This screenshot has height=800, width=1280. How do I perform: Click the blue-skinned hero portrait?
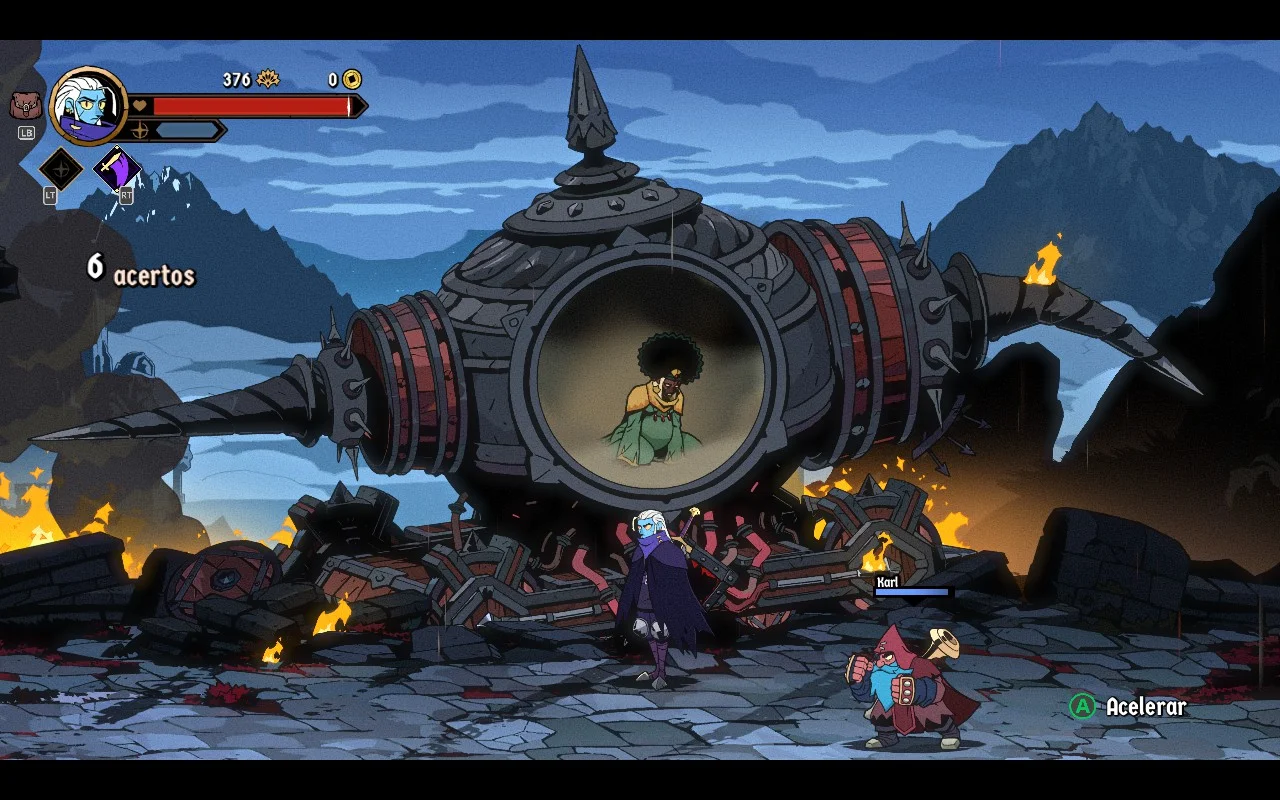88,105
